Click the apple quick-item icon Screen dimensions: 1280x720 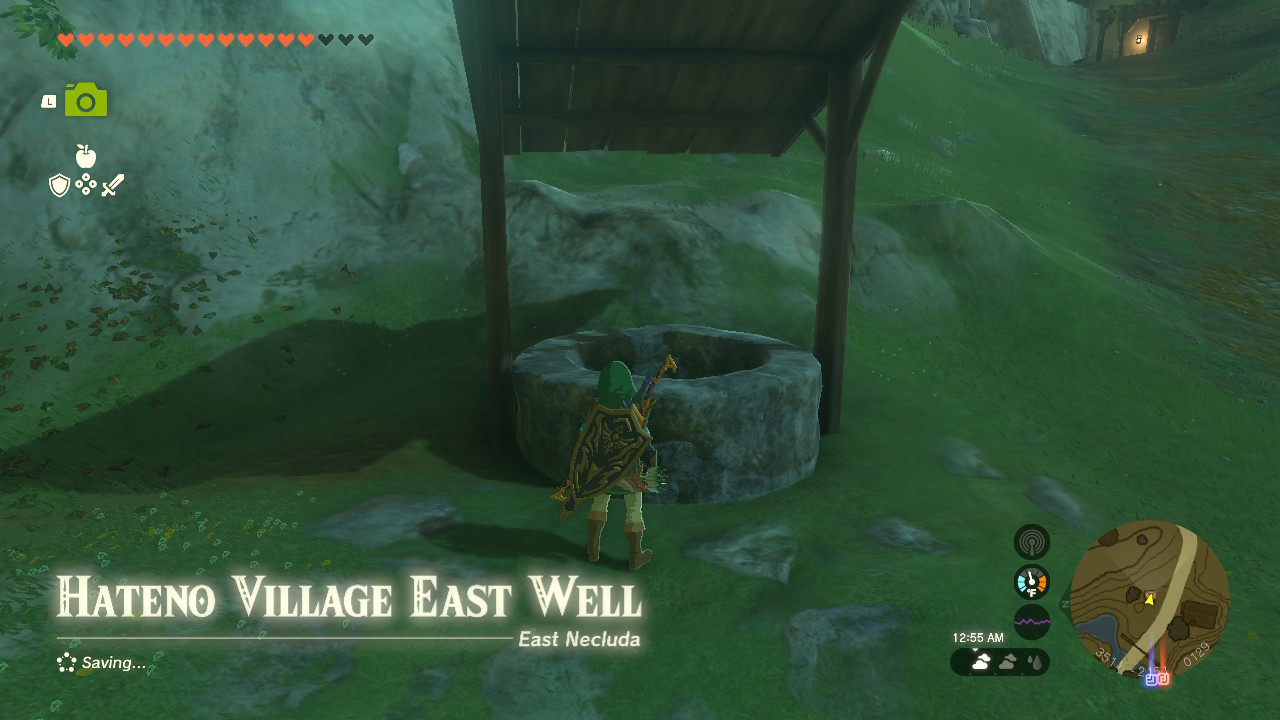(x=85, y=156)
